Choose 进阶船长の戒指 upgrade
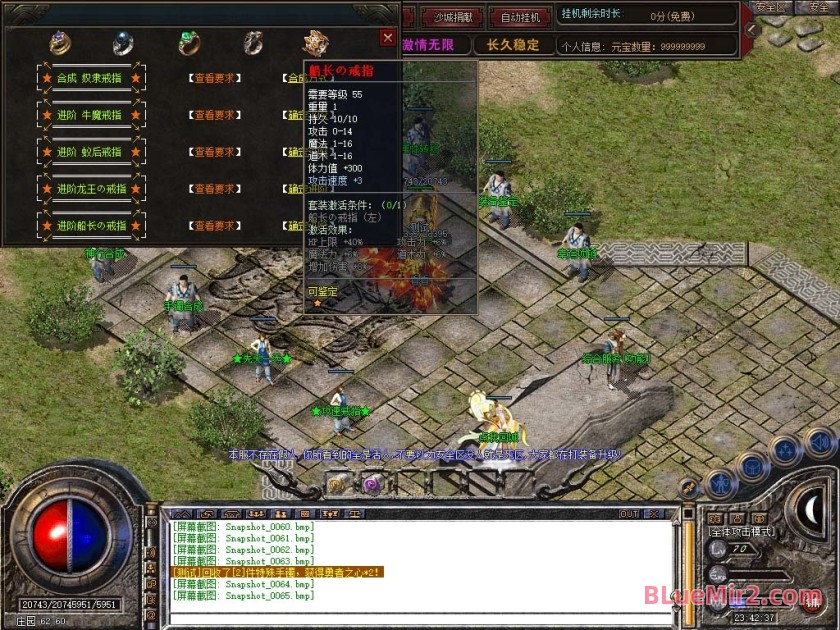Viewport: 840px width, 630px height. 89,226
